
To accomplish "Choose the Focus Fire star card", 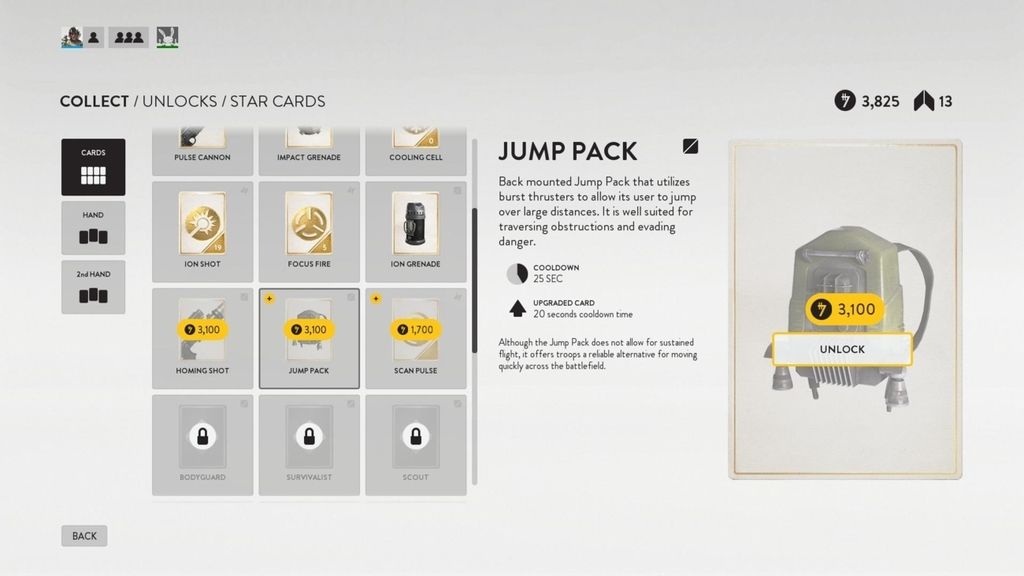I will pos(309,231).
